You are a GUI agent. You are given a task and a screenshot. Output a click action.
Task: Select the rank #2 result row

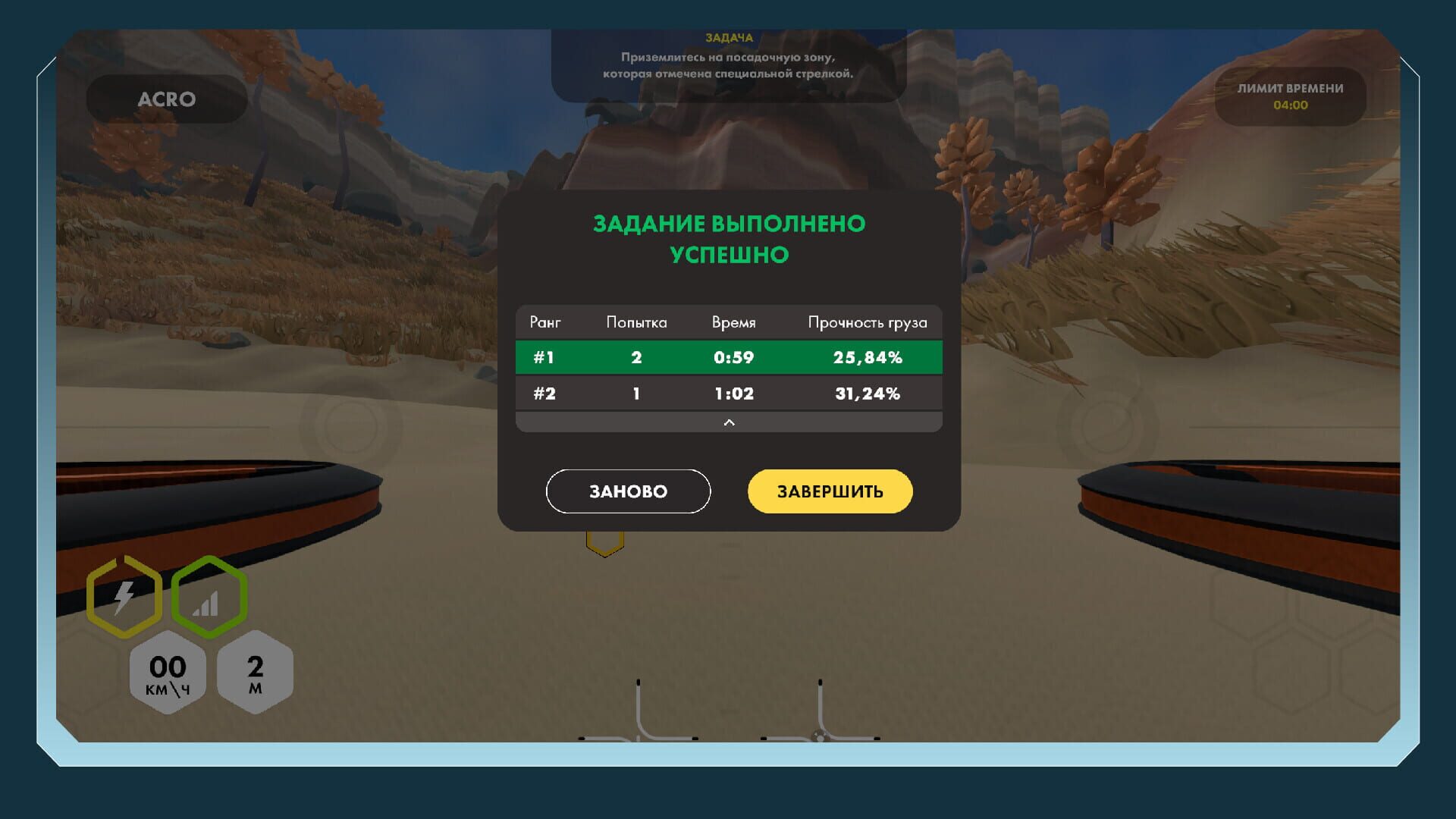tap(728, 393)
